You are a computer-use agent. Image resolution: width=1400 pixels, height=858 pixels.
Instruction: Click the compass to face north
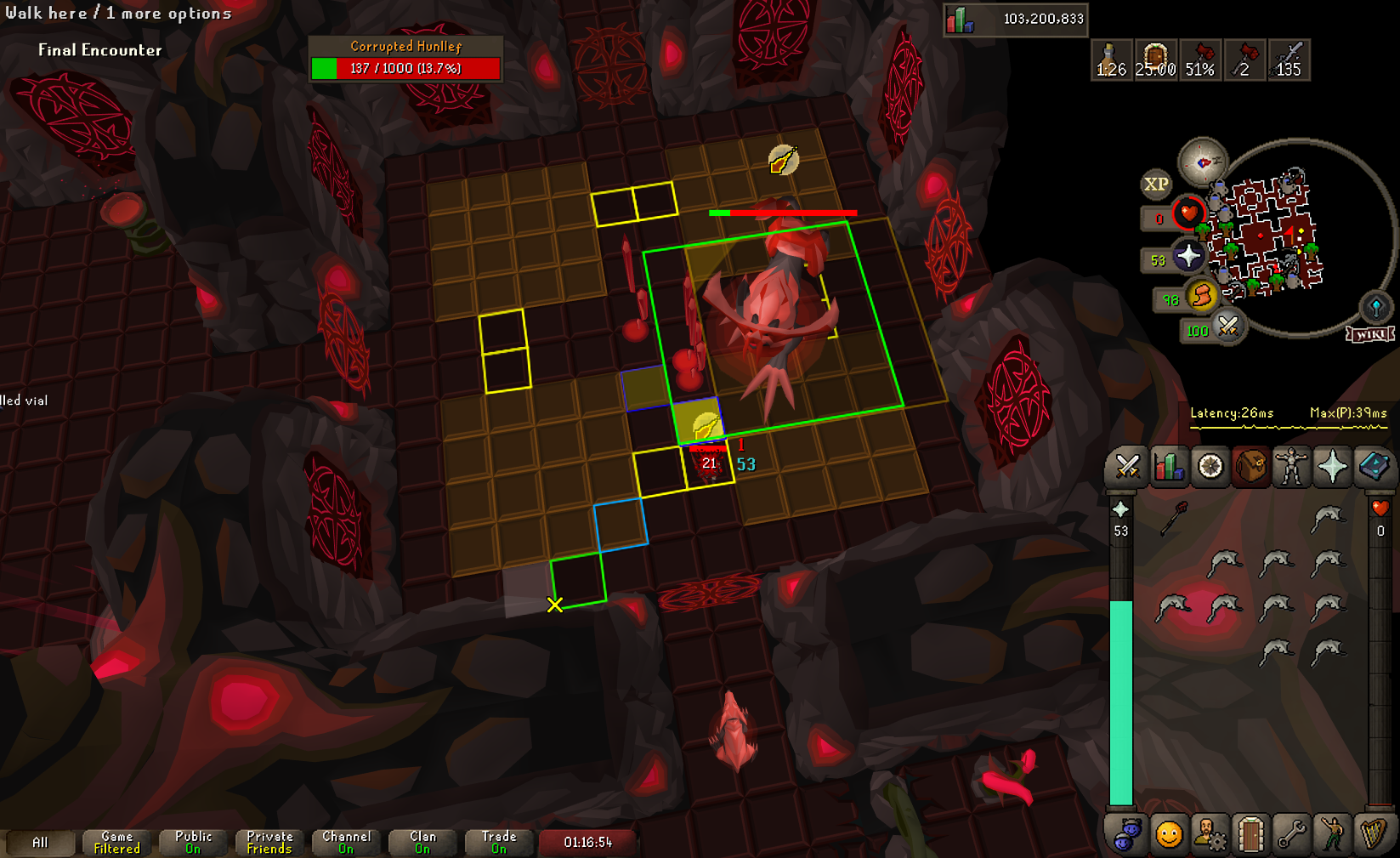pos(1203,162)
